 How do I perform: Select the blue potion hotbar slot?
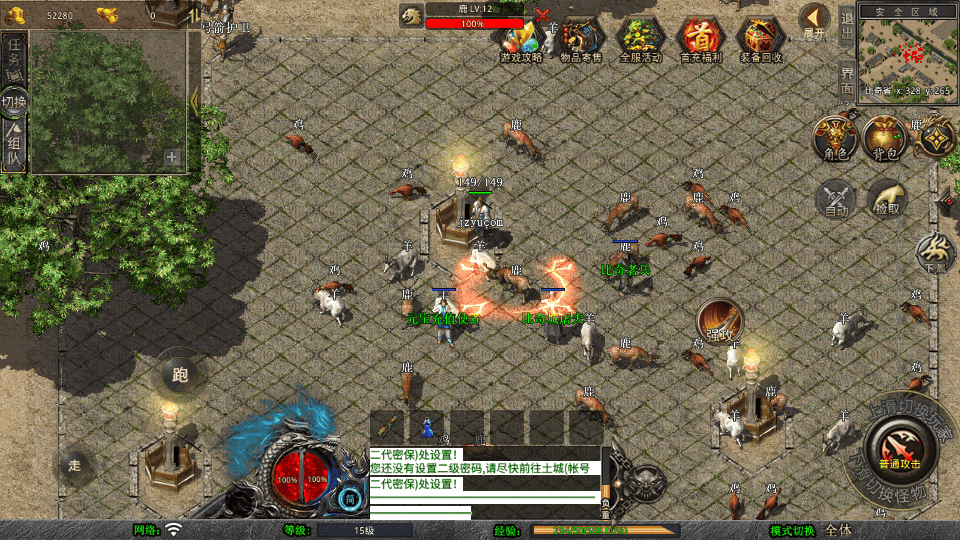pos(427,427)
